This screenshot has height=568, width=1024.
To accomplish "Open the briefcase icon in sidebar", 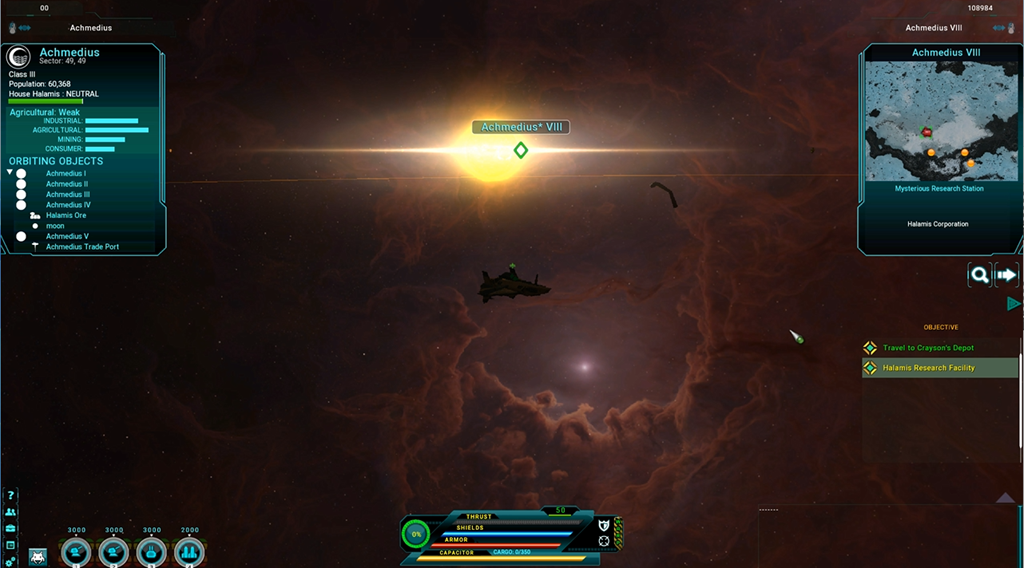I will point(11,528).
